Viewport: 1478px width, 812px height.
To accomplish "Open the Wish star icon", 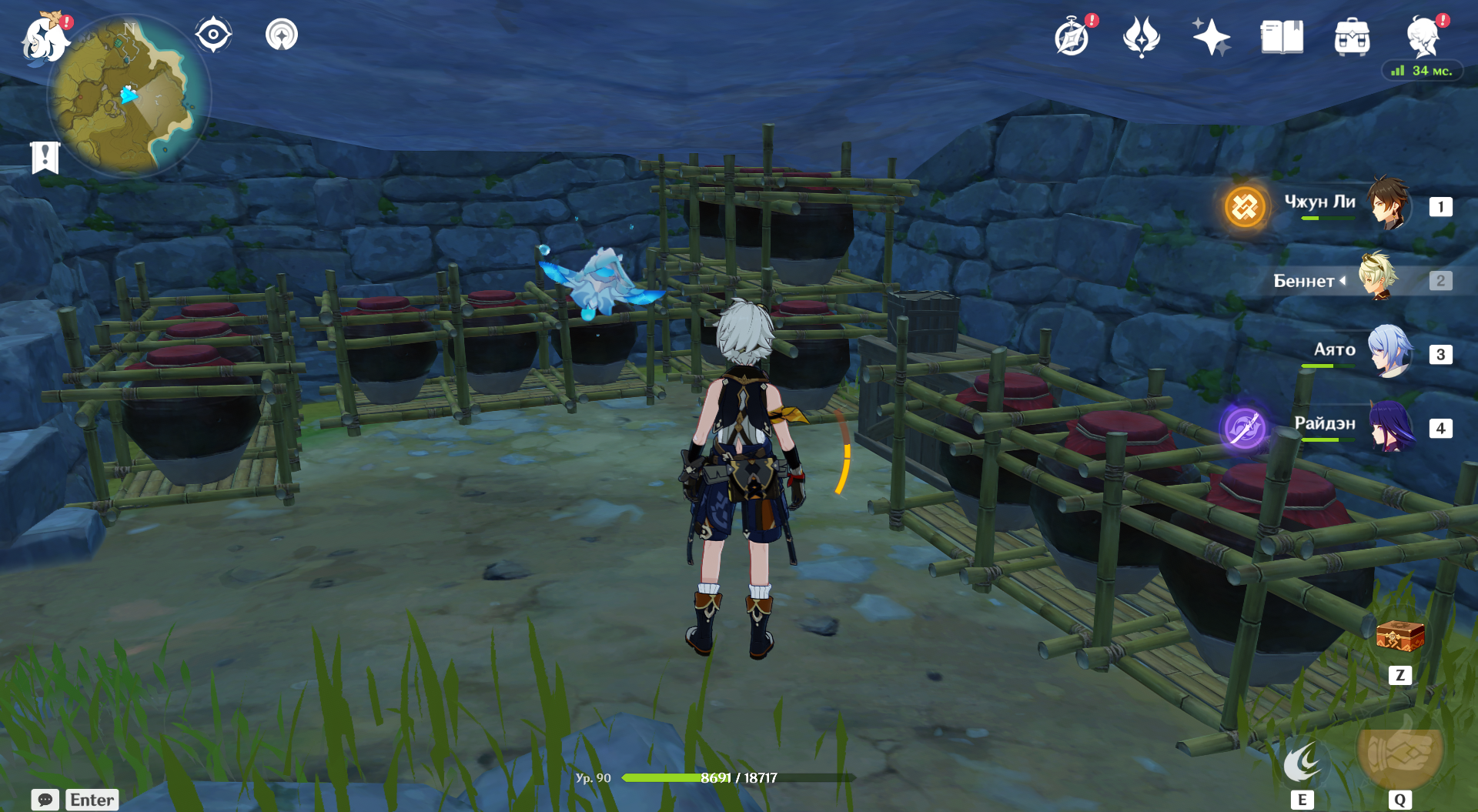I will click(x=1211, y=37).
